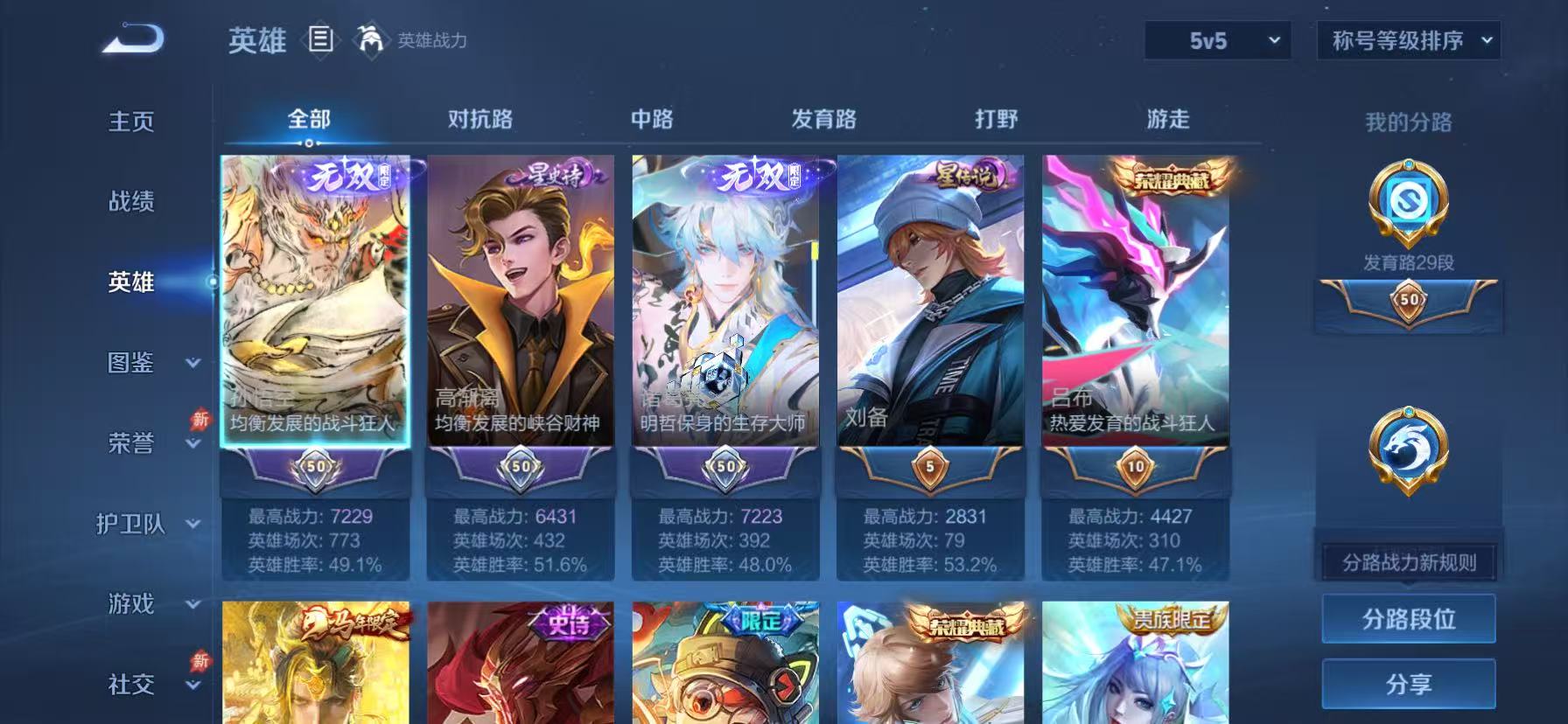Open the 5v5 mode dropdown

pos(1216,40)
